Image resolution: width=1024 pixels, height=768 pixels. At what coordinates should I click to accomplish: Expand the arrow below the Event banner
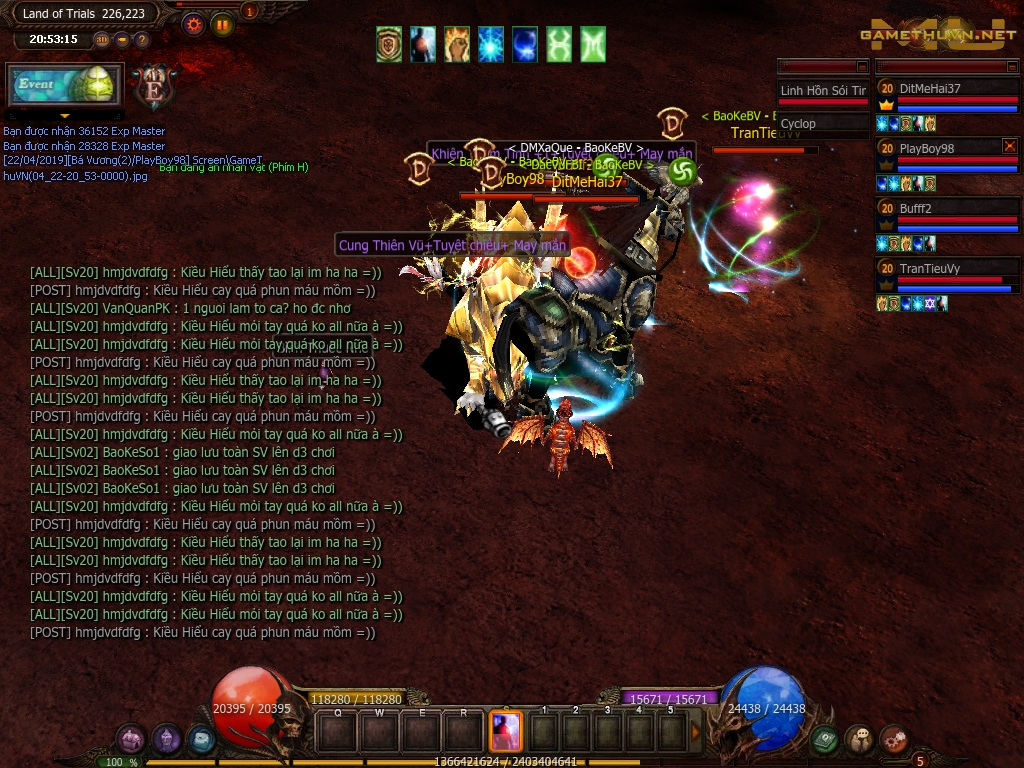coord(65,116)
